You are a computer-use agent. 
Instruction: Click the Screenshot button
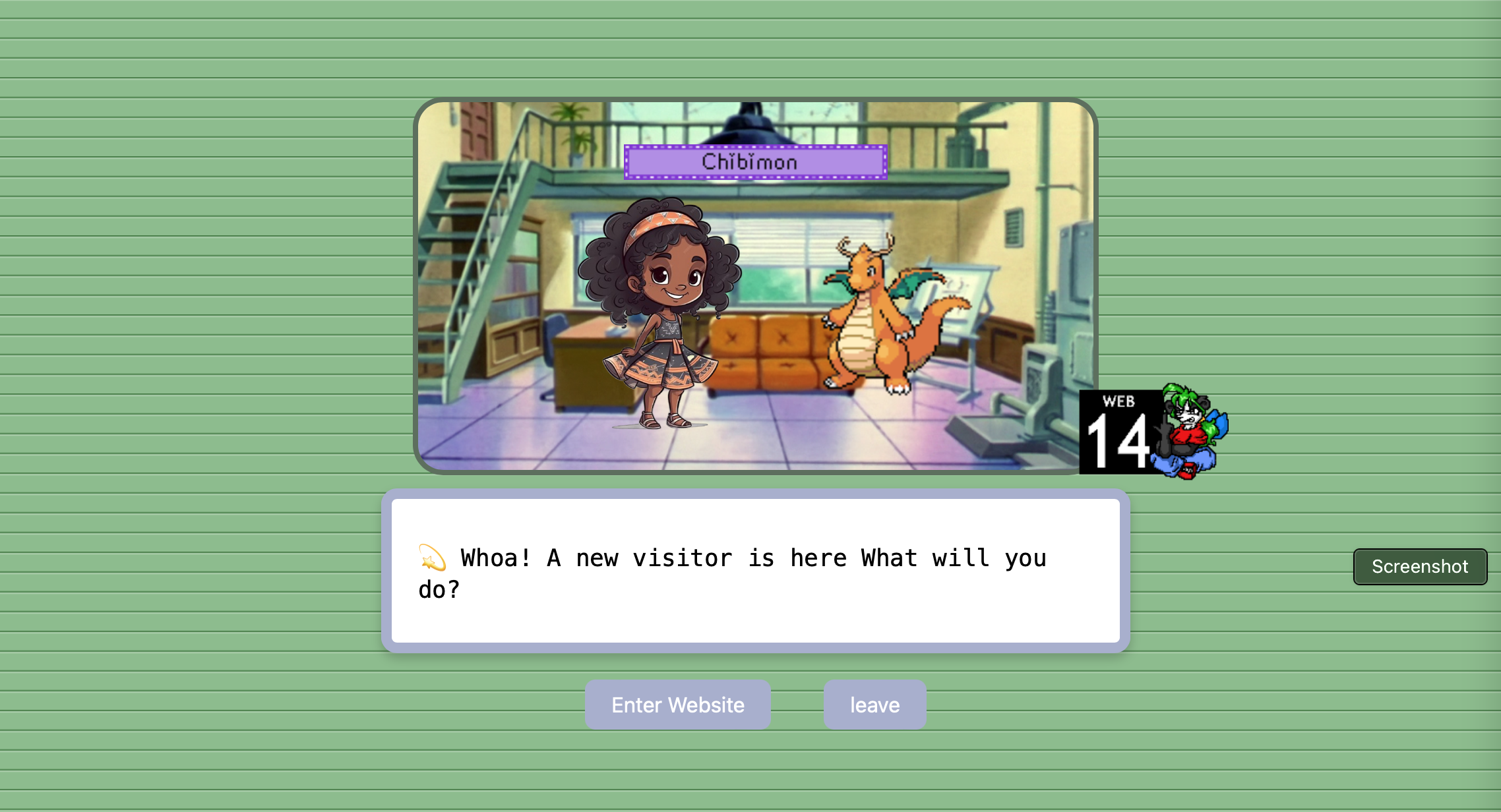[1420, 566]
